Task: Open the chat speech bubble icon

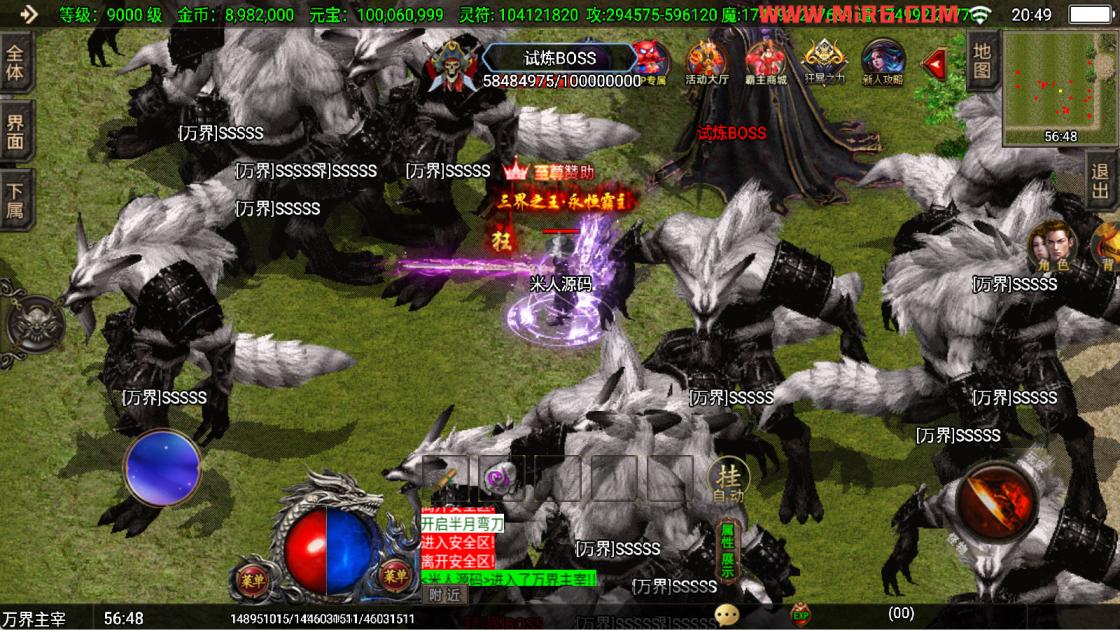Action: click(726, 614)
